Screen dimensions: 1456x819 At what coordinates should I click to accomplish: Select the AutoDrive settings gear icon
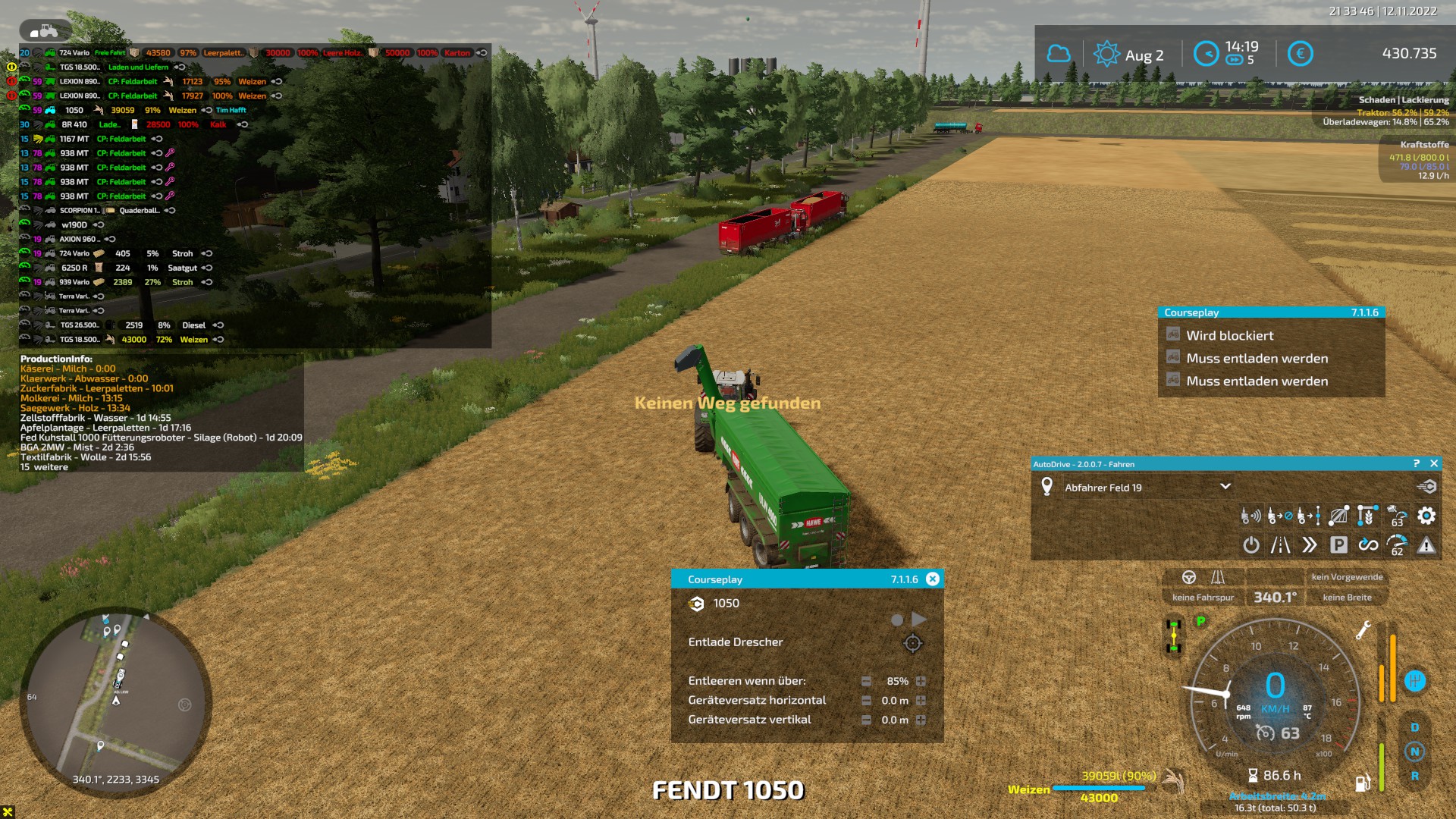[x=1427, y=516]
